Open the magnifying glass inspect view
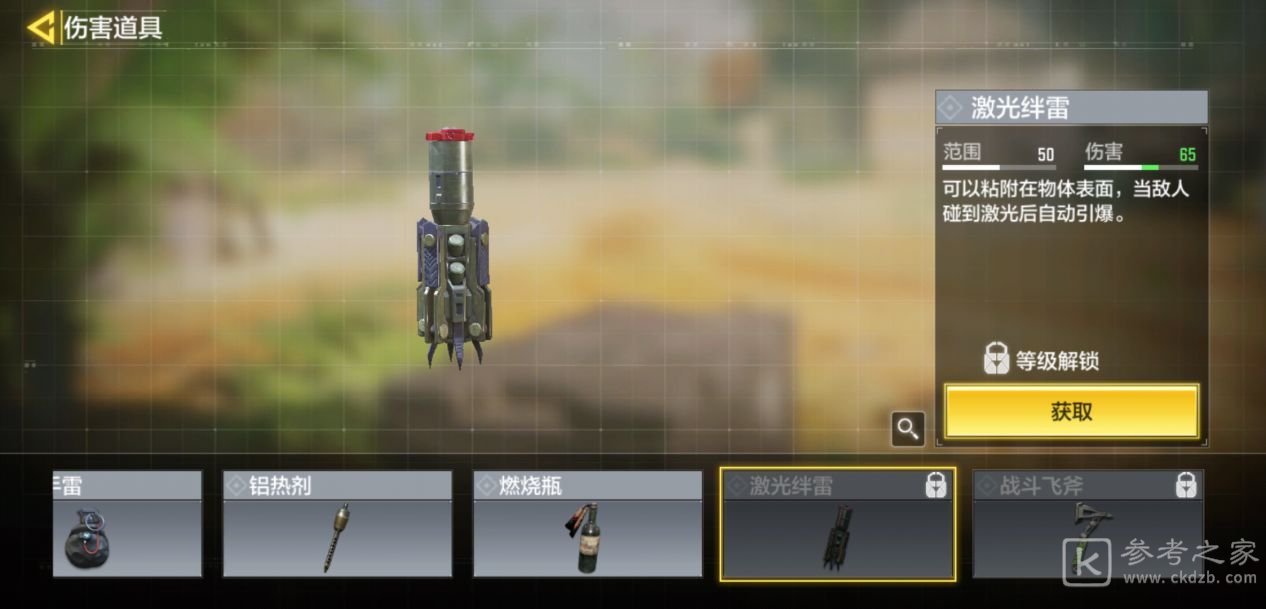 coord(907,429)
